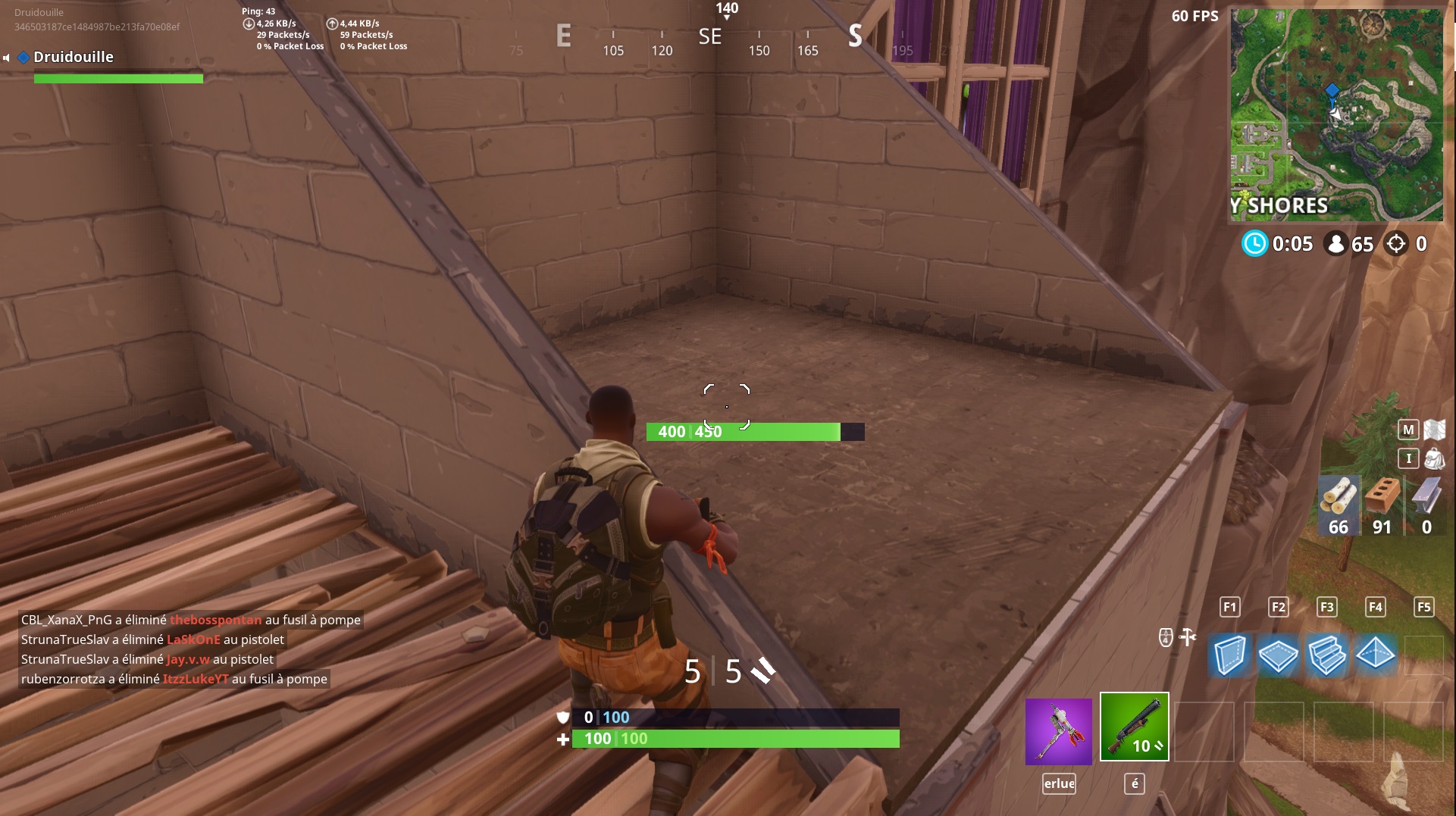Viewport: 1456px width, 816px height.
Task: Click the 60 FPS counter text
Action: pos(1194,16)
